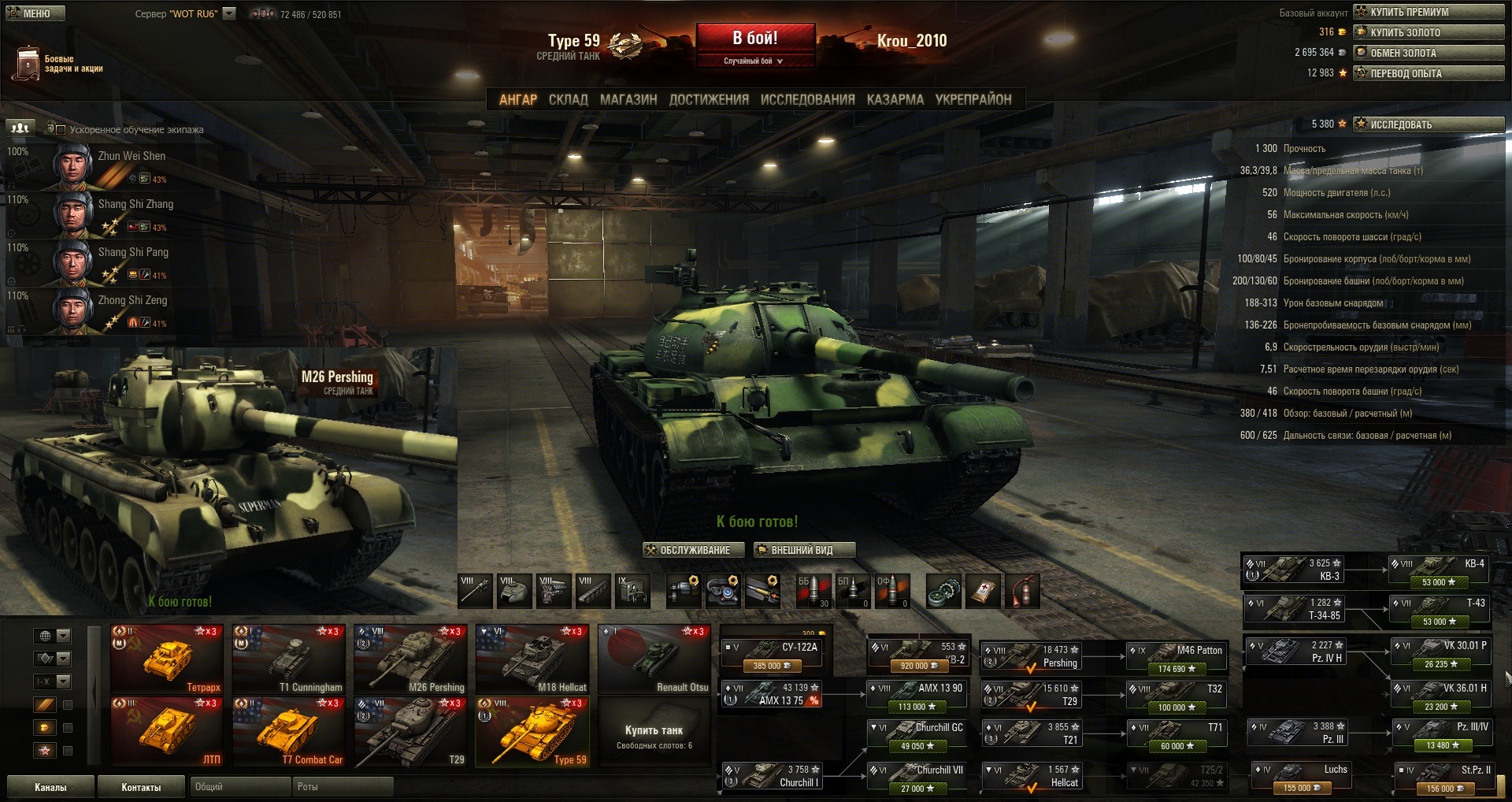This screenshot has width=1512, height=802.
Task: Switch to the УКРЕПРАЙОН tab
Action: pyautogui.click(x=973, y=99)
